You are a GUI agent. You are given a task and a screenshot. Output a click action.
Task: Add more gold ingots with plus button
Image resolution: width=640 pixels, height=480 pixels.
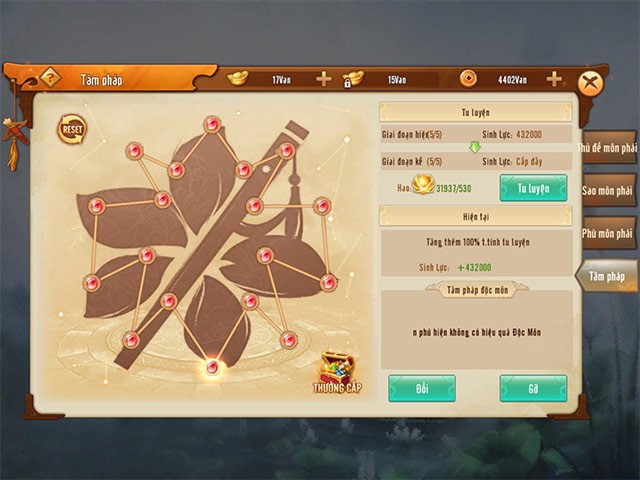323,79
